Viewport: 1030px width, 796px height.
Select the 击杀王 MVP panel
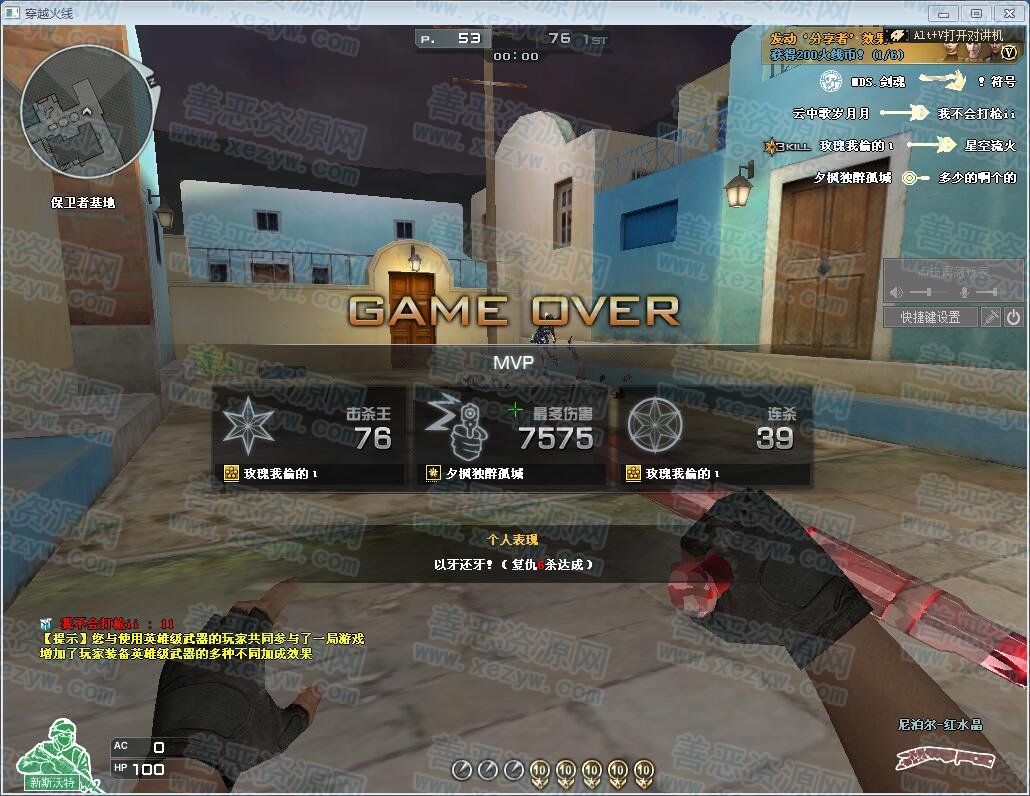[x=309, y=437]
